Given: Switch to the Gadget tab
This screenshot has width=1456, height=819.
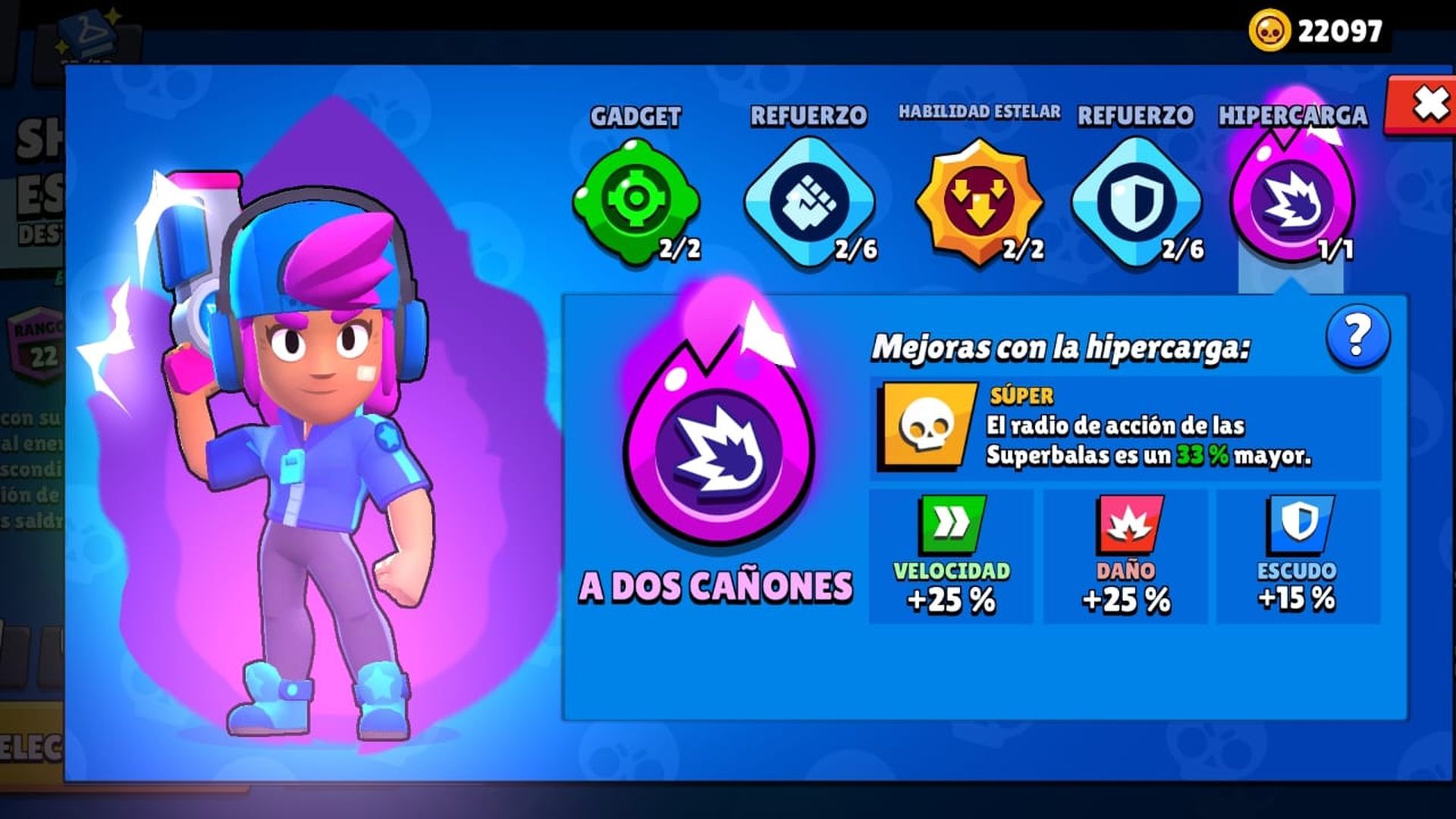Looking at the screenshot, I should (637, 116).
